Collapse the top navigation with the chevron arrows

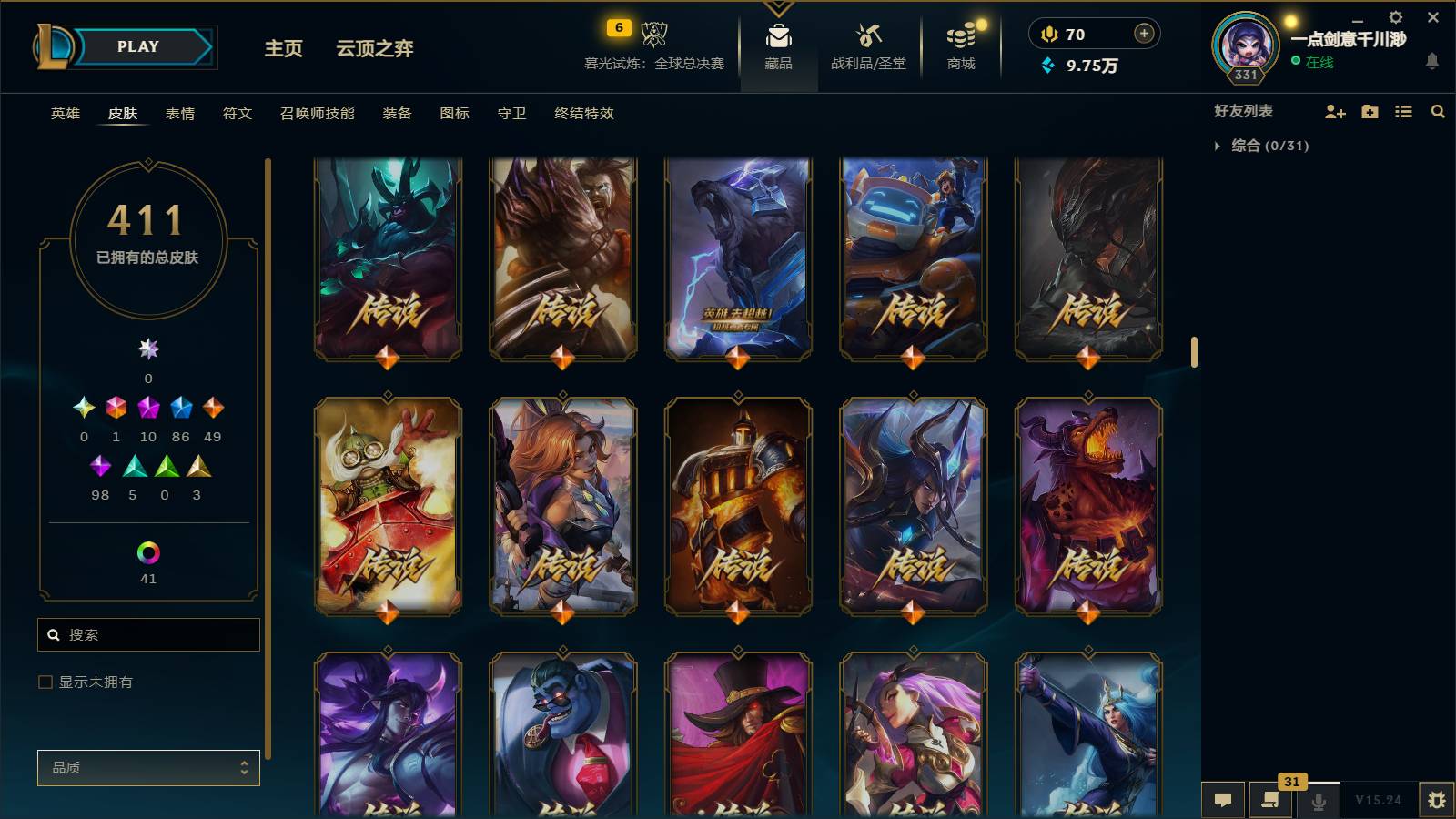pyautogui.click(x=776, y=7)
